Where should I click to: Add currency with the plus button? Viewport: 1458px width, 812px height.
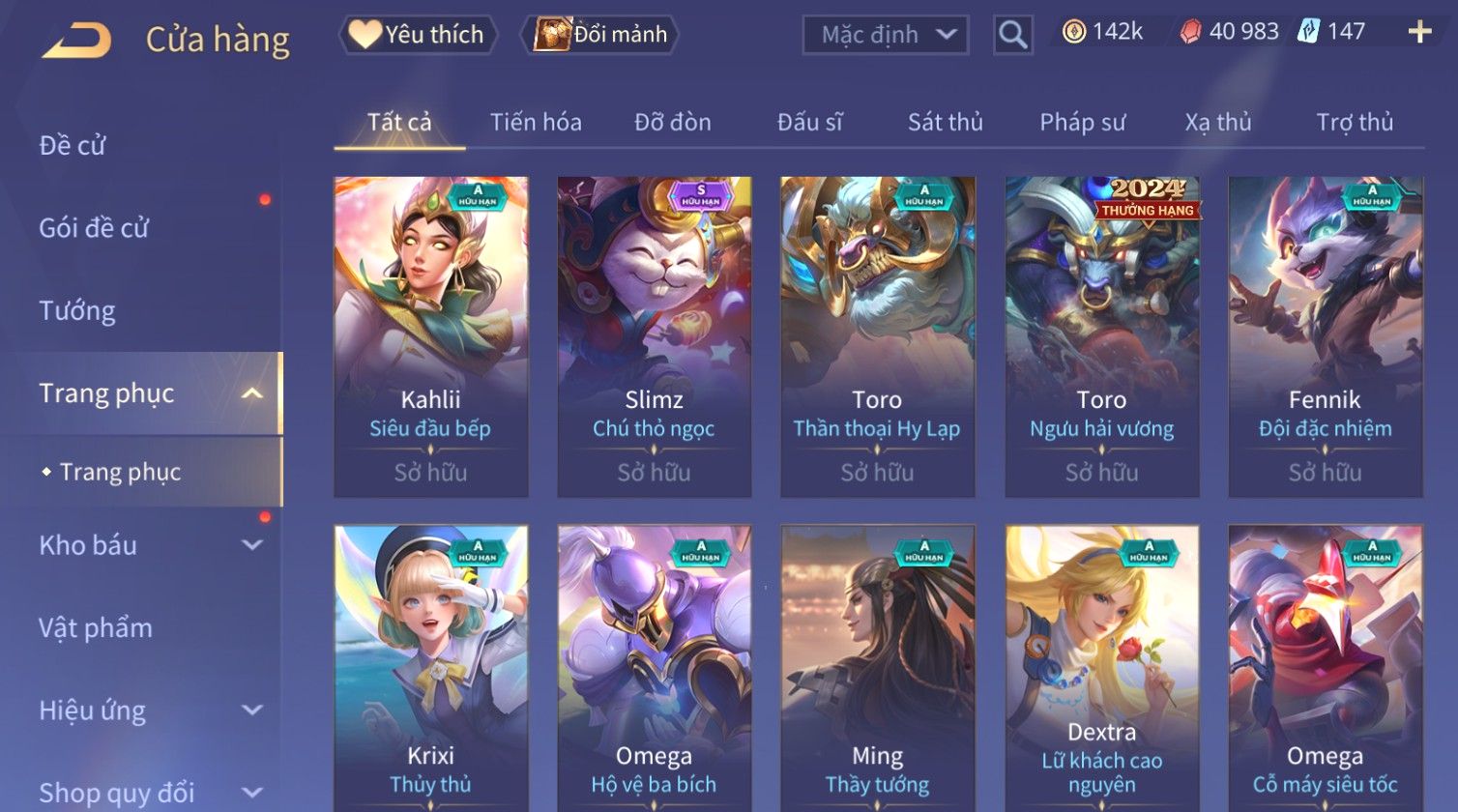click(x=1419, y=32)
